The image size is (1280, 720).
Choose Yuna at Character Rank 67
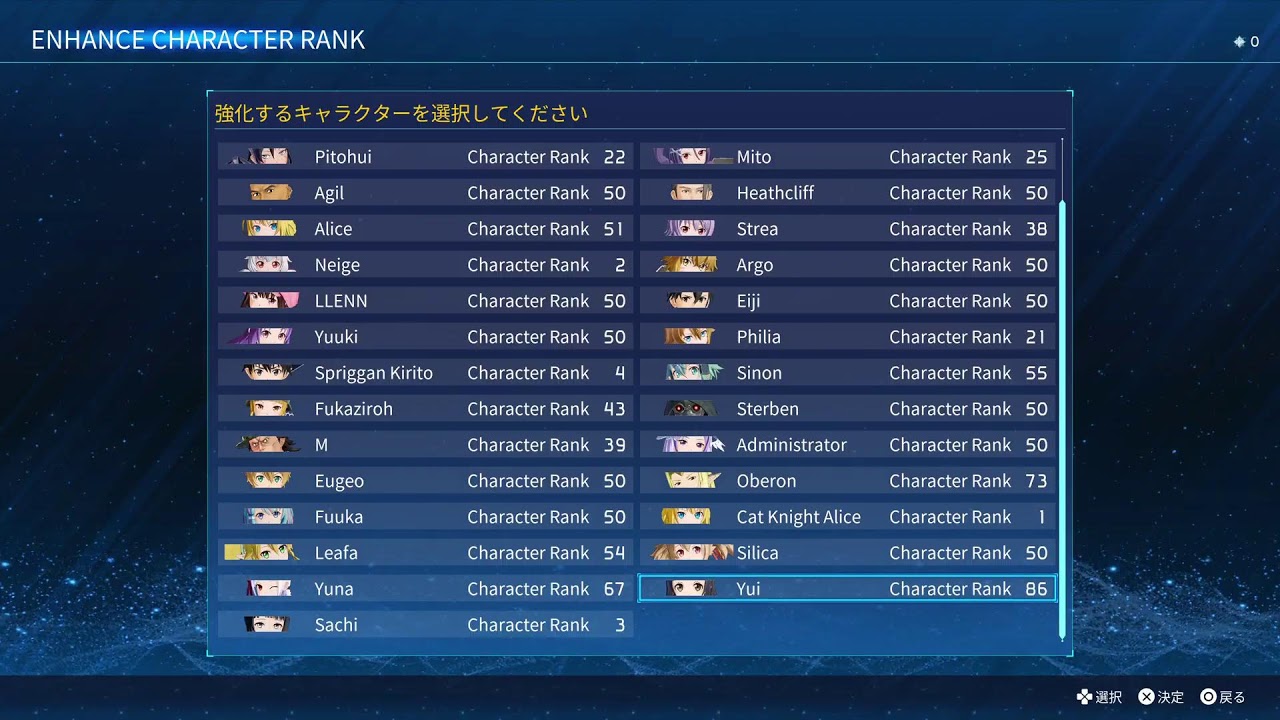[425, 589]
